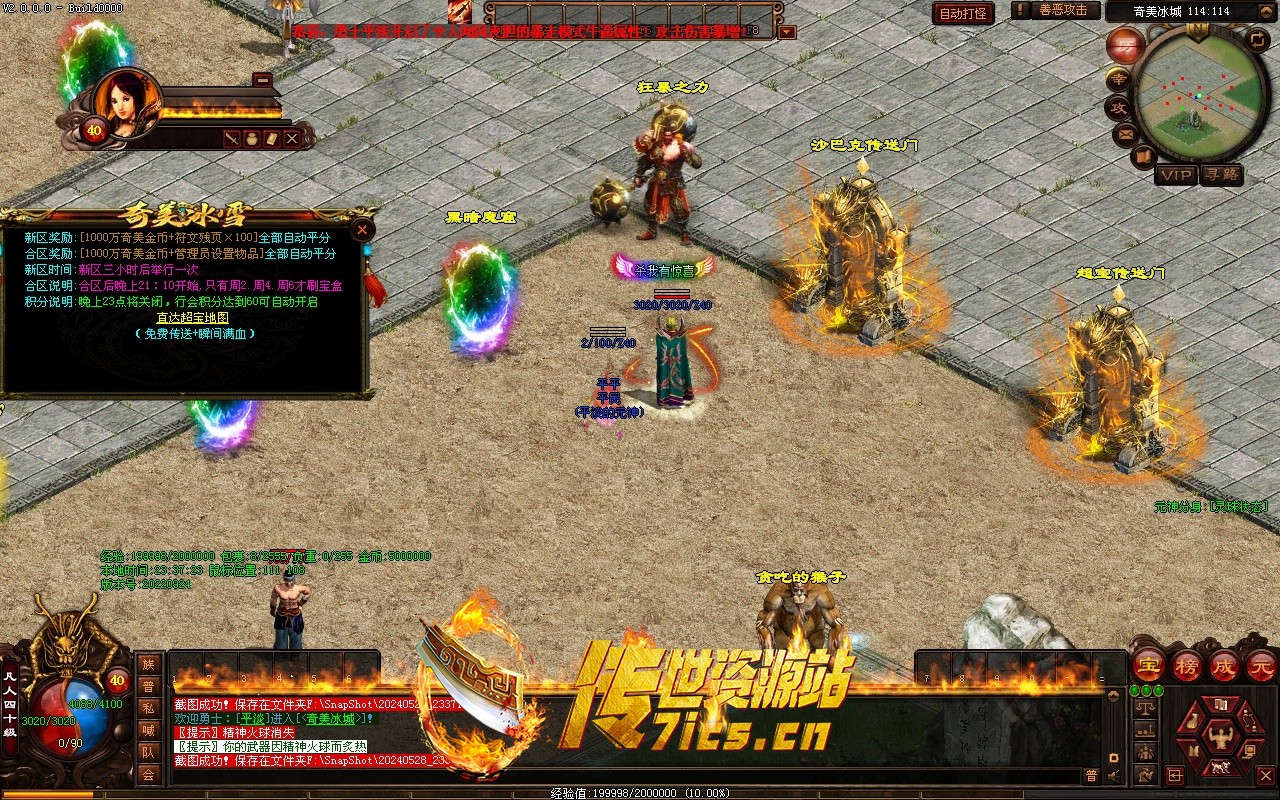The image size is (1280, 800).
Task: Open the mail envelope icon
Action: 1126,133
